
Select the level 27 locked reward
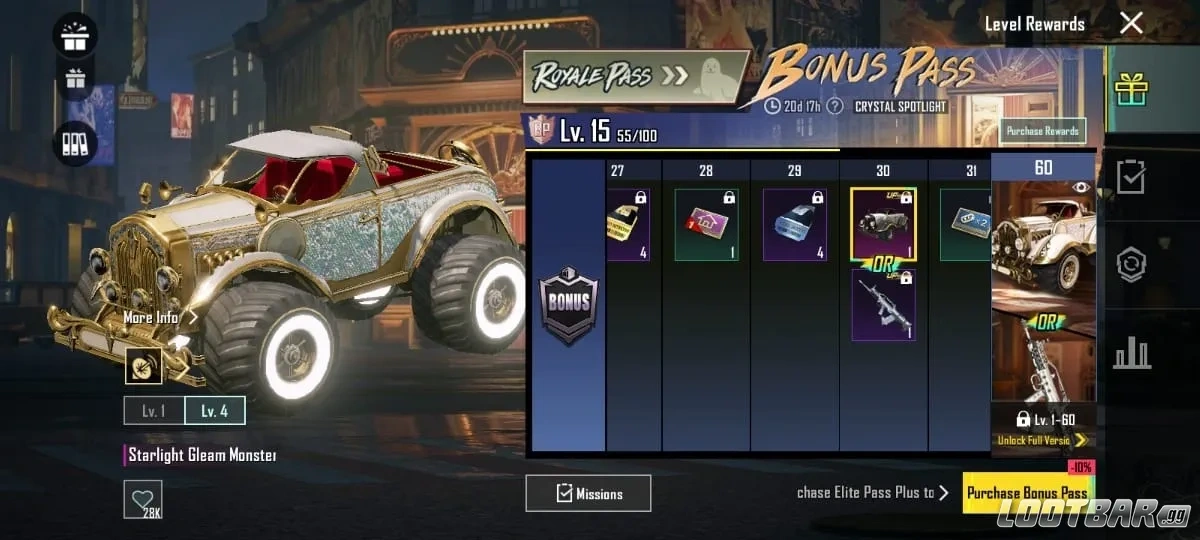(x=628, y=226)
